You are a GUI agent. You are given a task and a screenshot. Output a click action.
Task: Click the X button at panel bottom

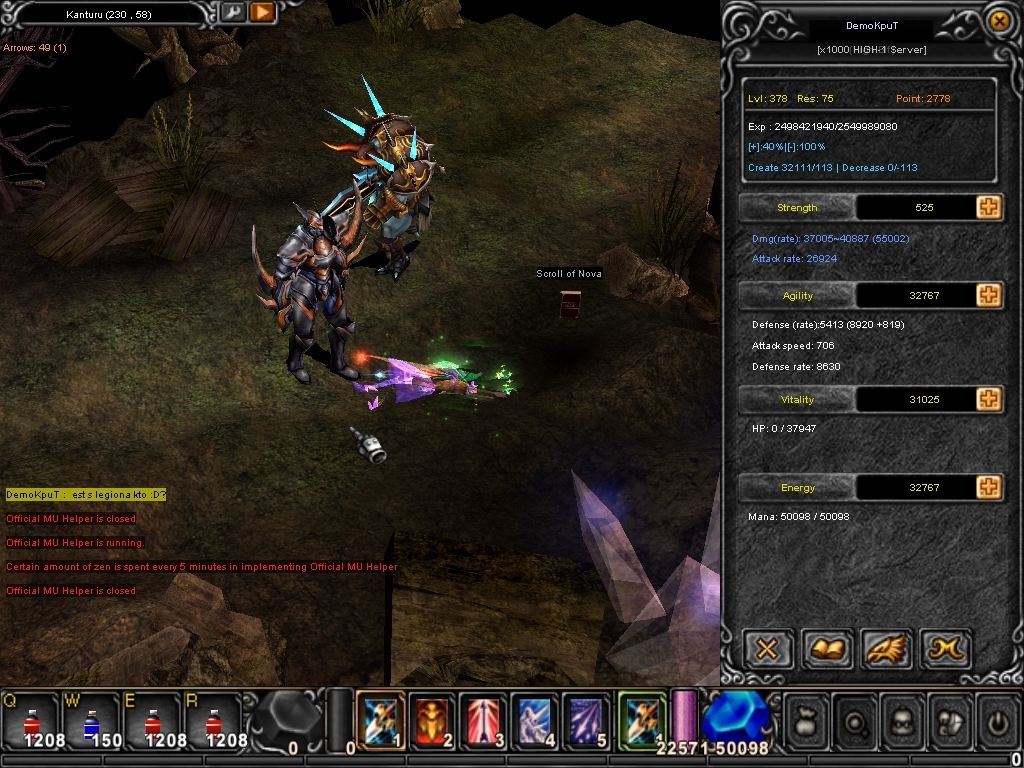click(767, 650)
